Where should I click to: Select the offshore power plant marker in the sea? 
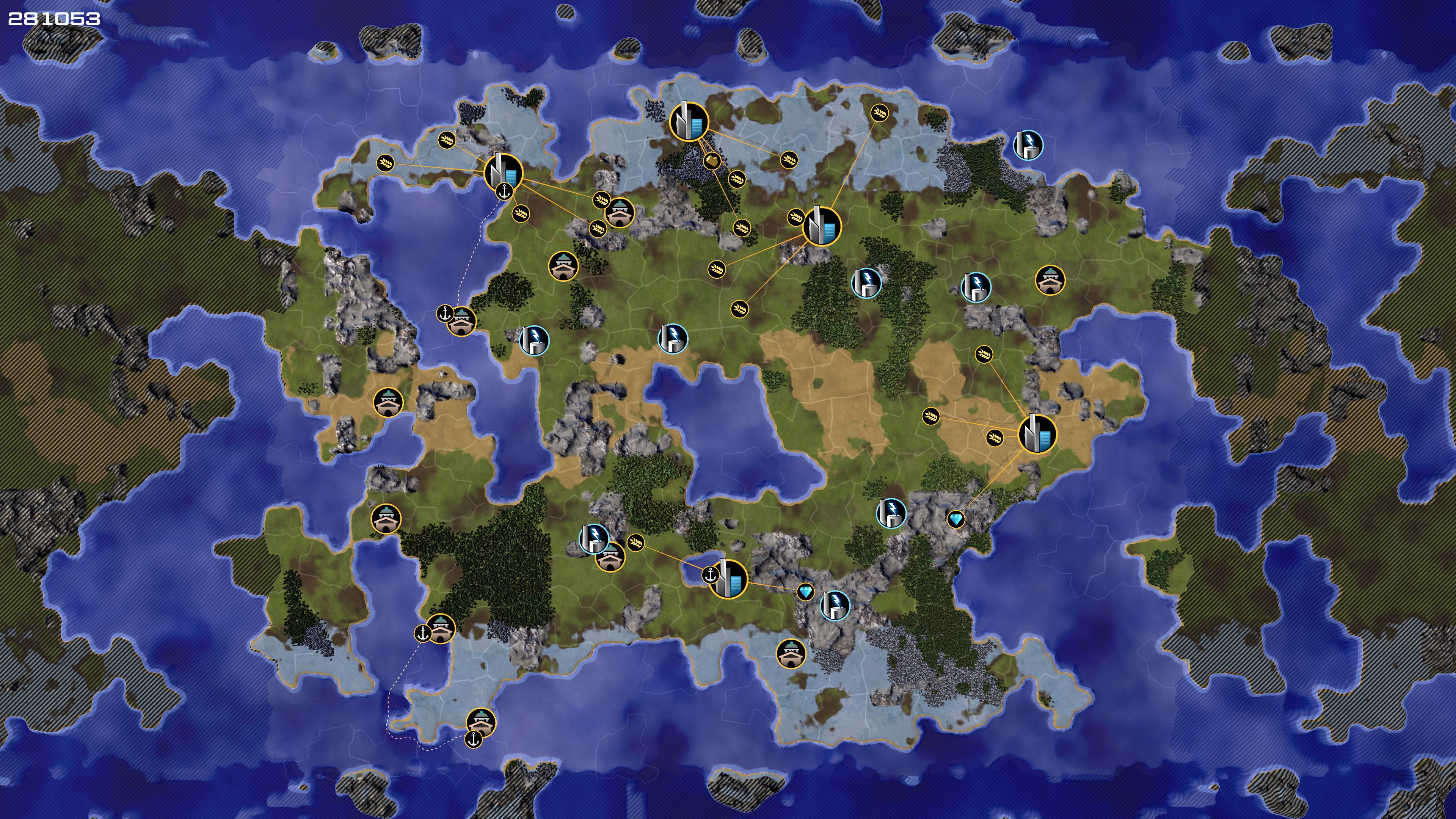[x=1028, y=145]
